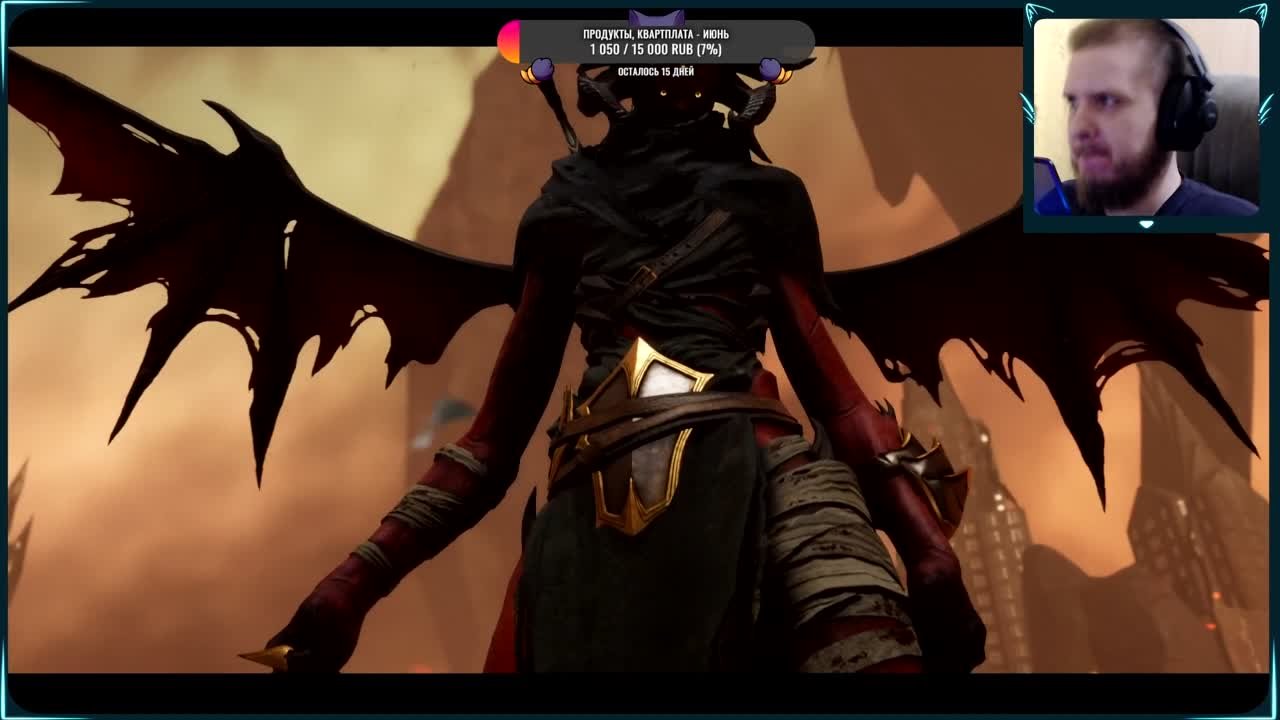Click the streamer's webcam feed
Screen dimensions: 1280x720
1145,117
